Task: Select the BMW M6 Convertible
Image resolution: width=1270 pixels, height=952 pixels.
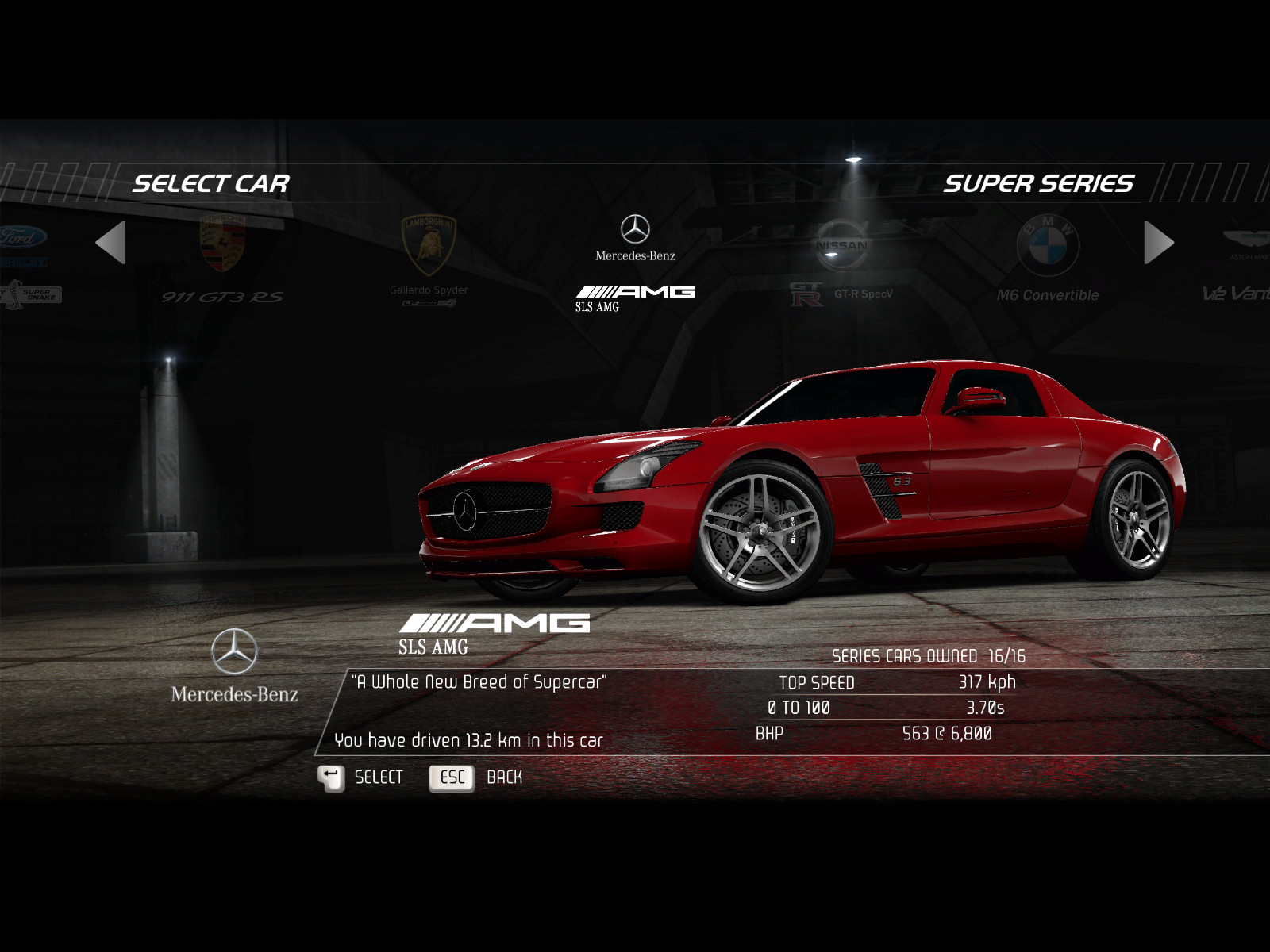Action: [x=1048, y=260]
